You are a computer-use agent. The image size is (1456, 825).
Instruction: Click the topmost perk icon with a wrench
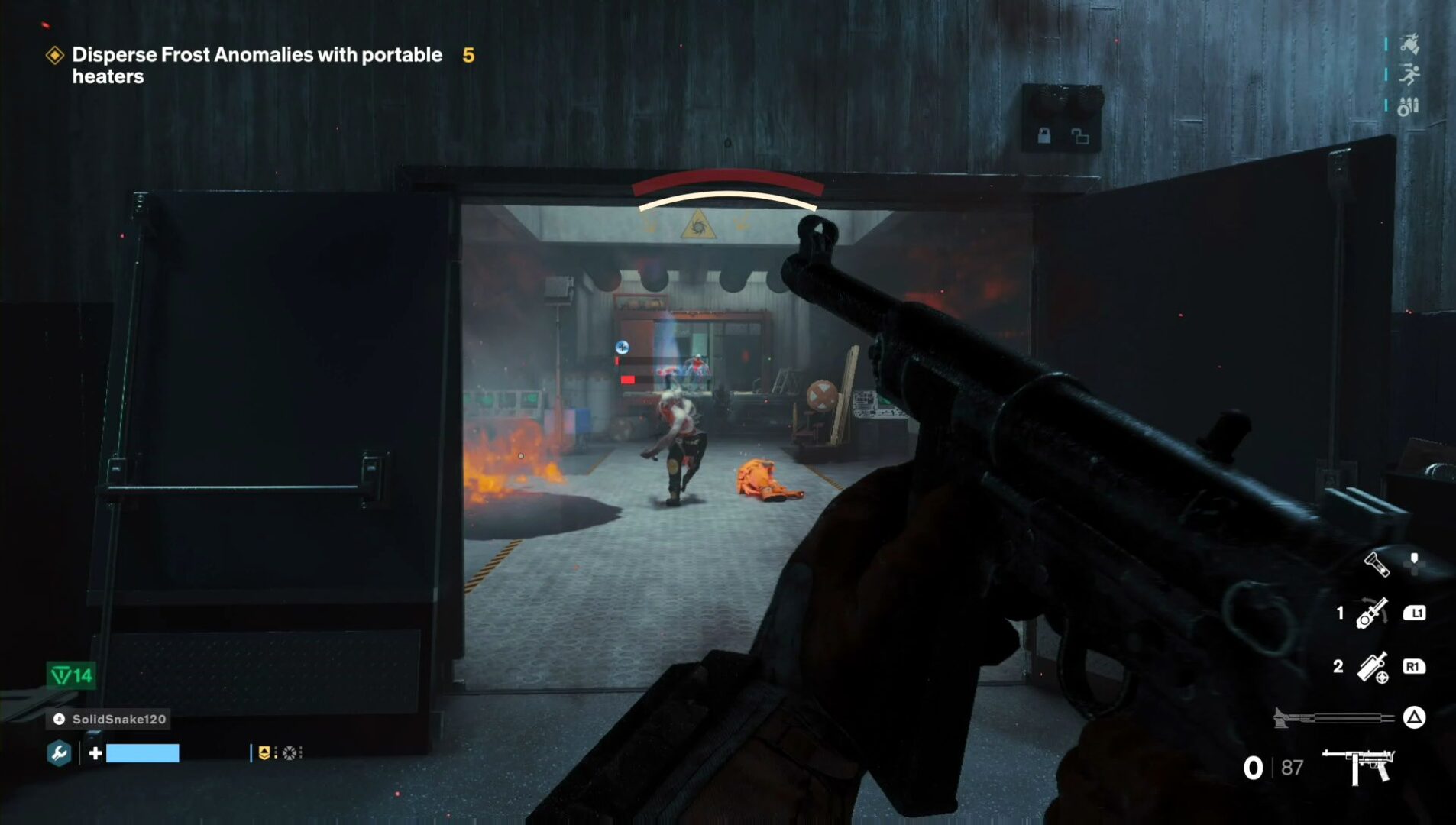[x=1409, y=44]
